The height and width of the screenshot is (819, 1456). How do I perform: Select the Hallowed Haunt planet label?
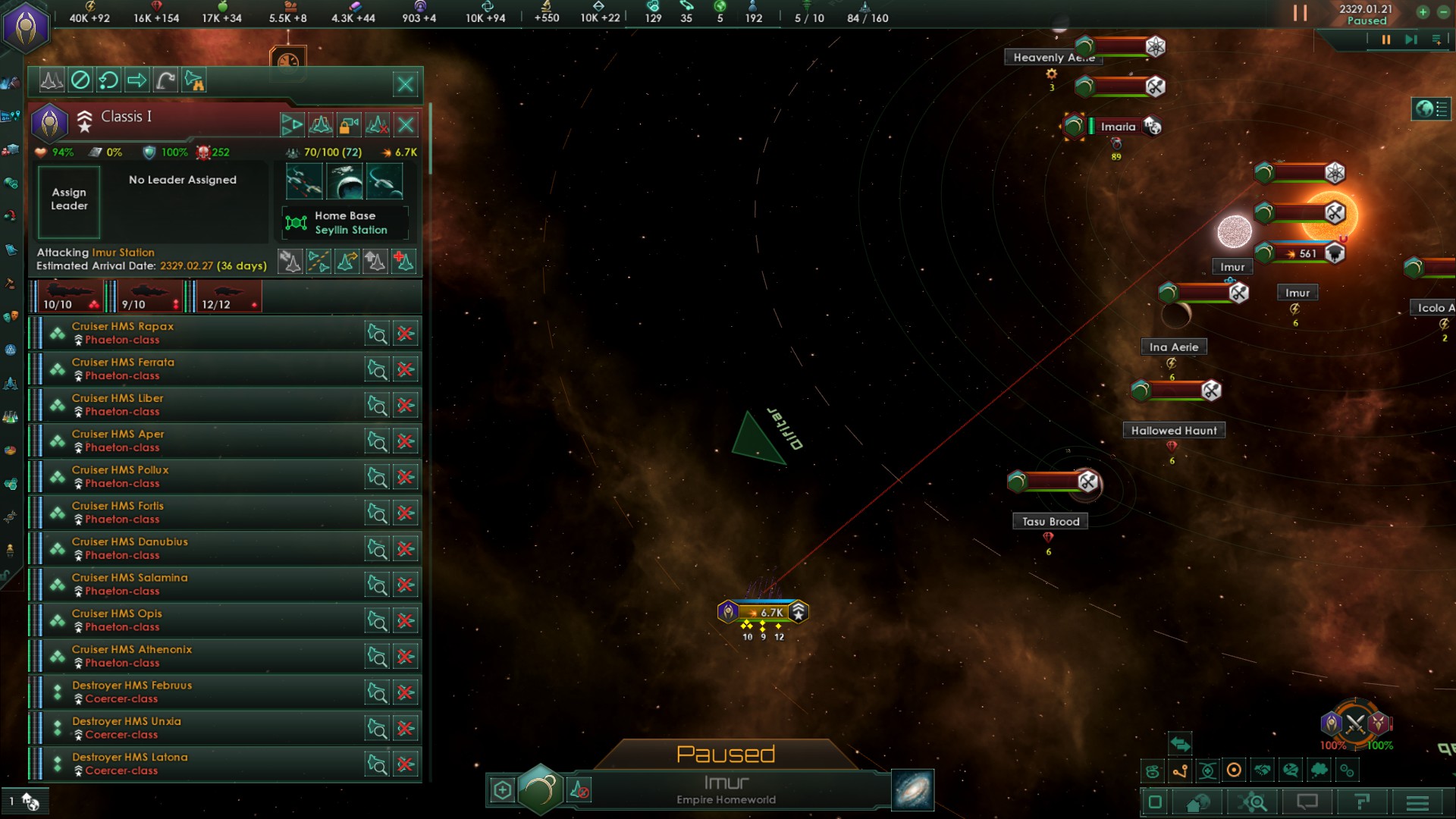click(x=1173, y=431)
